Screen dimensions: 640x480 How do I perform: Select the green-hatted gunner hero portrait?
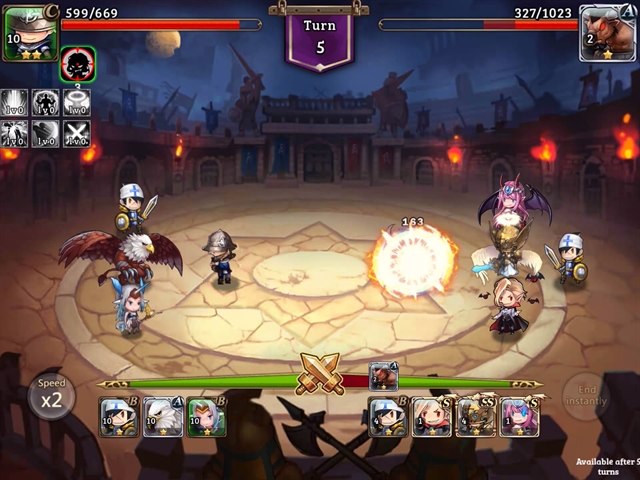tap(29, 33)
